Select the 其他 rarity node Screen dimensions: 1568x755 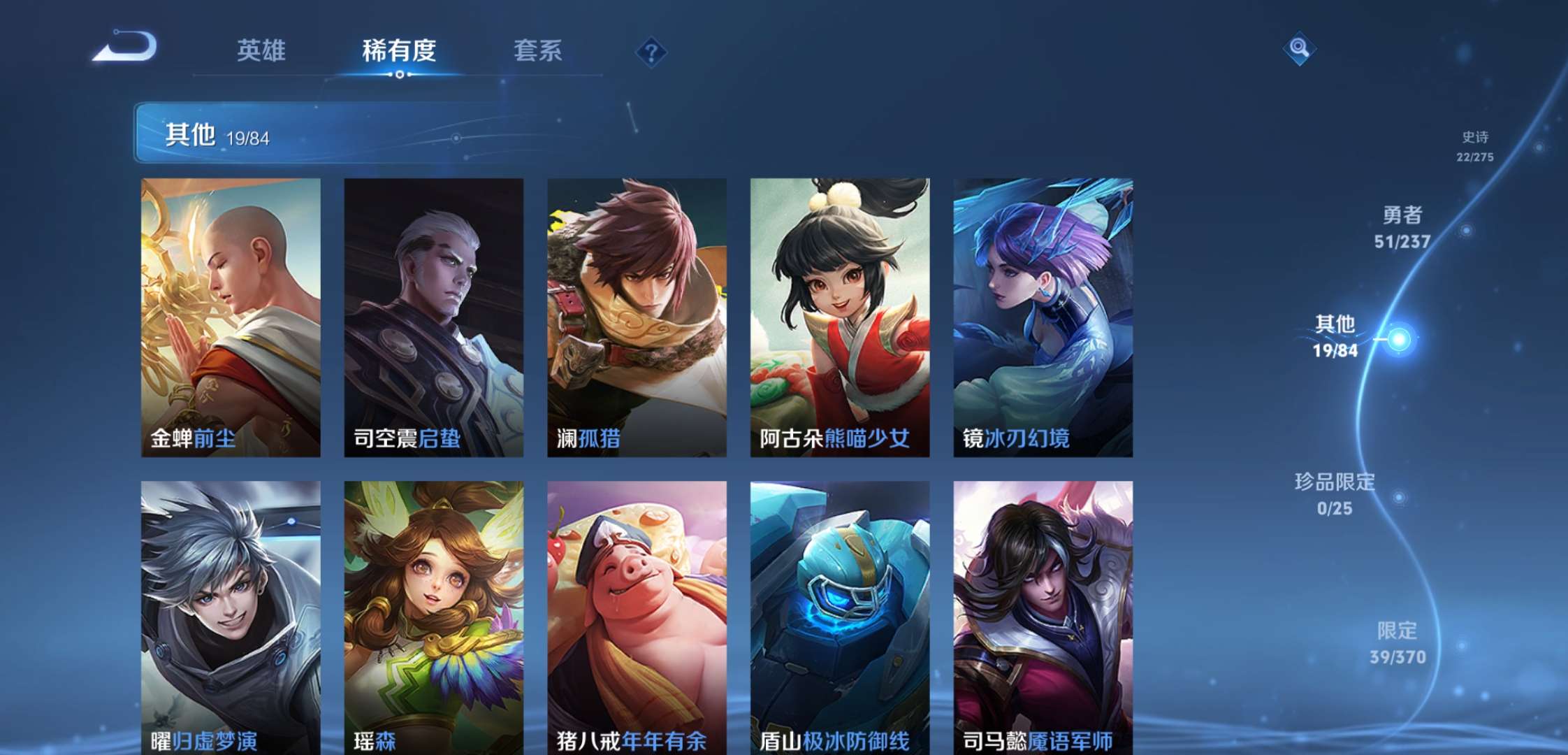click(x=1336, y=336)
